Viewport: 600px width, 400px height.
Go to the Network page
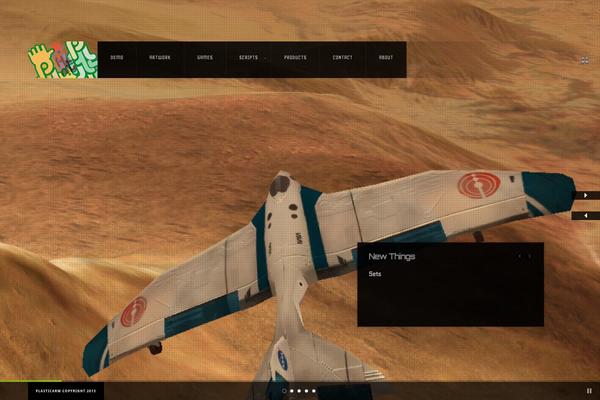pyautogui.click(x=160, y=58)
